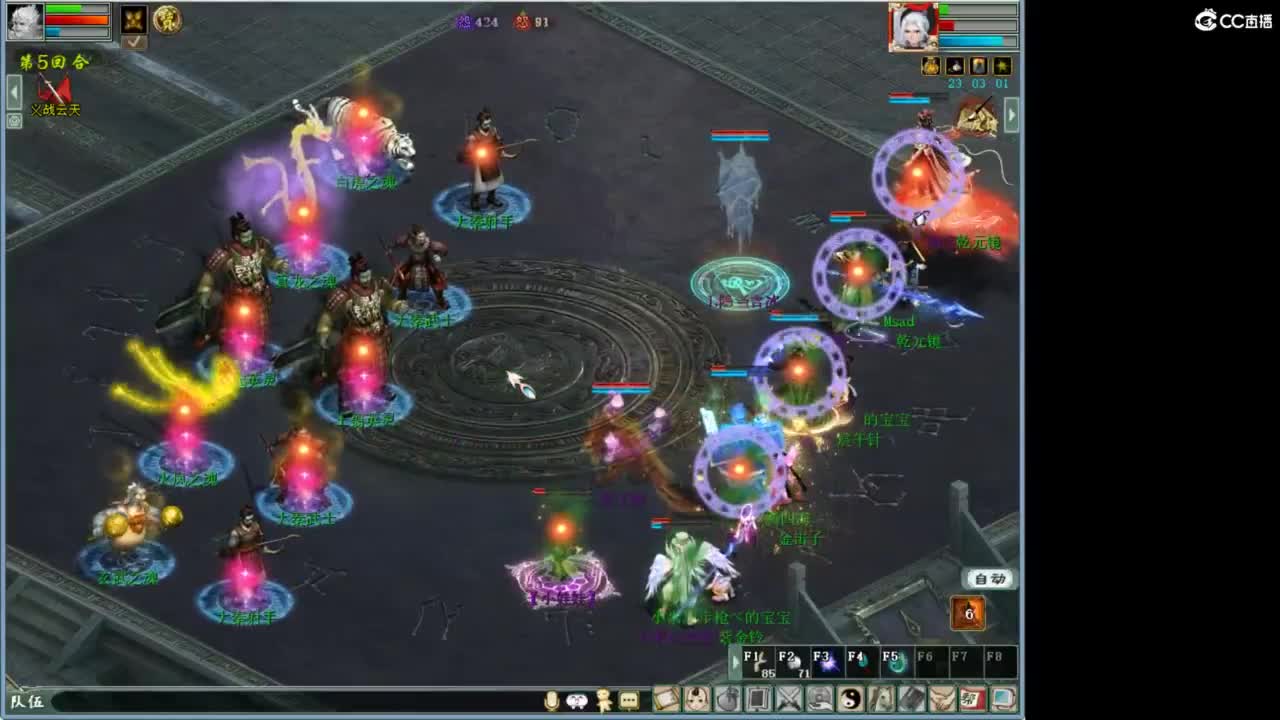Expand the right side panel with the arrow button

point(1010,113)
